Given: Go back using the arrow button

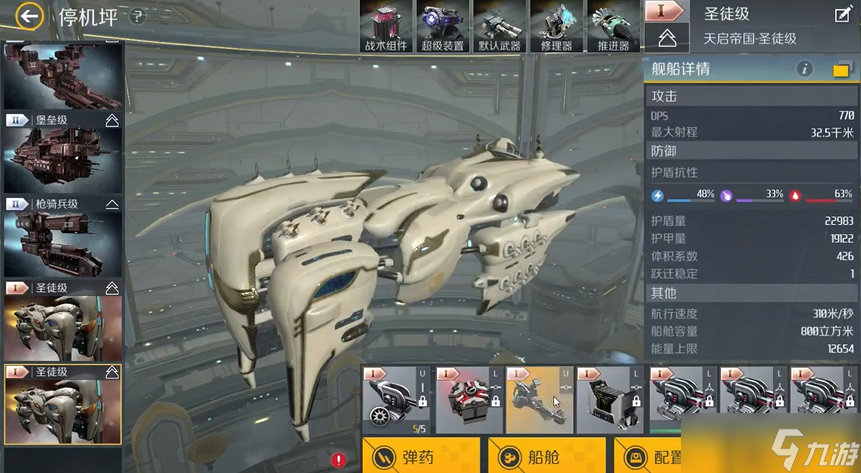Looking at the screenshot, I should (31, 16).
